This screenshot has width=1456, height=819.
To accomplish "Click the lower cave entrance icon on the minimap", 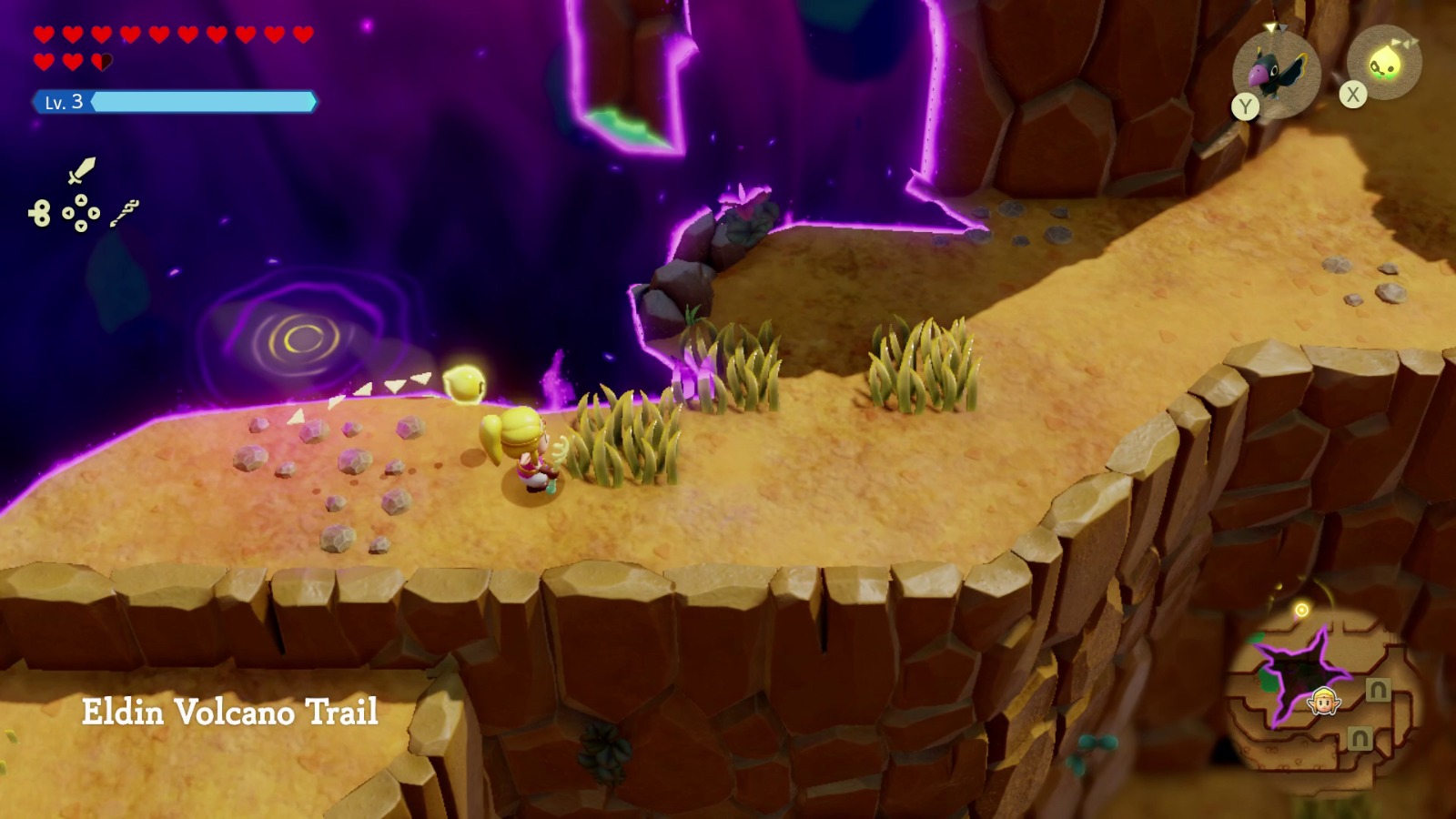I will (1359, 737).
